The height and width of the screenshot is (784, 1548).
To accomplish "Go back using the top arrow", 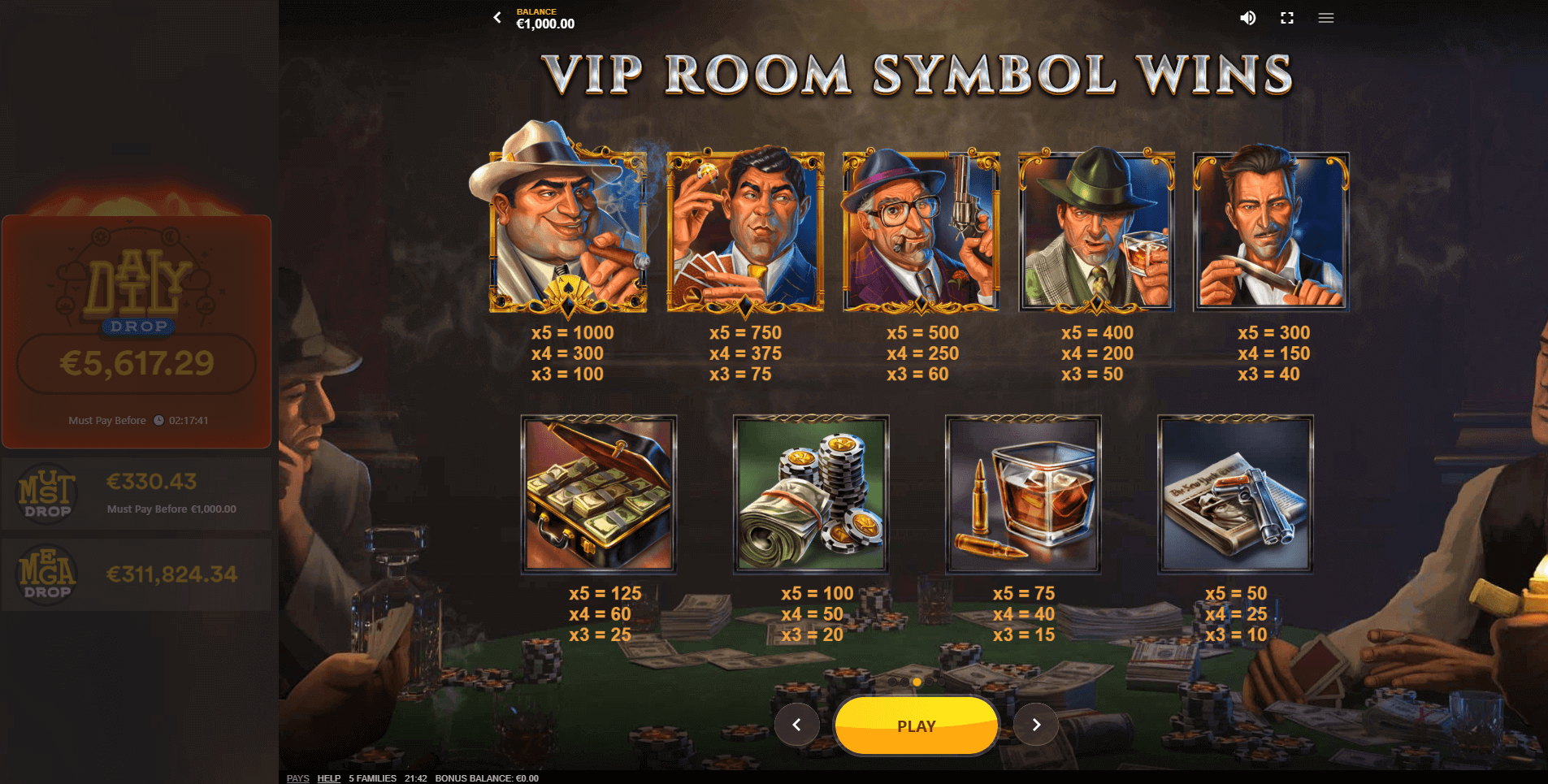I will coord(497,17).
